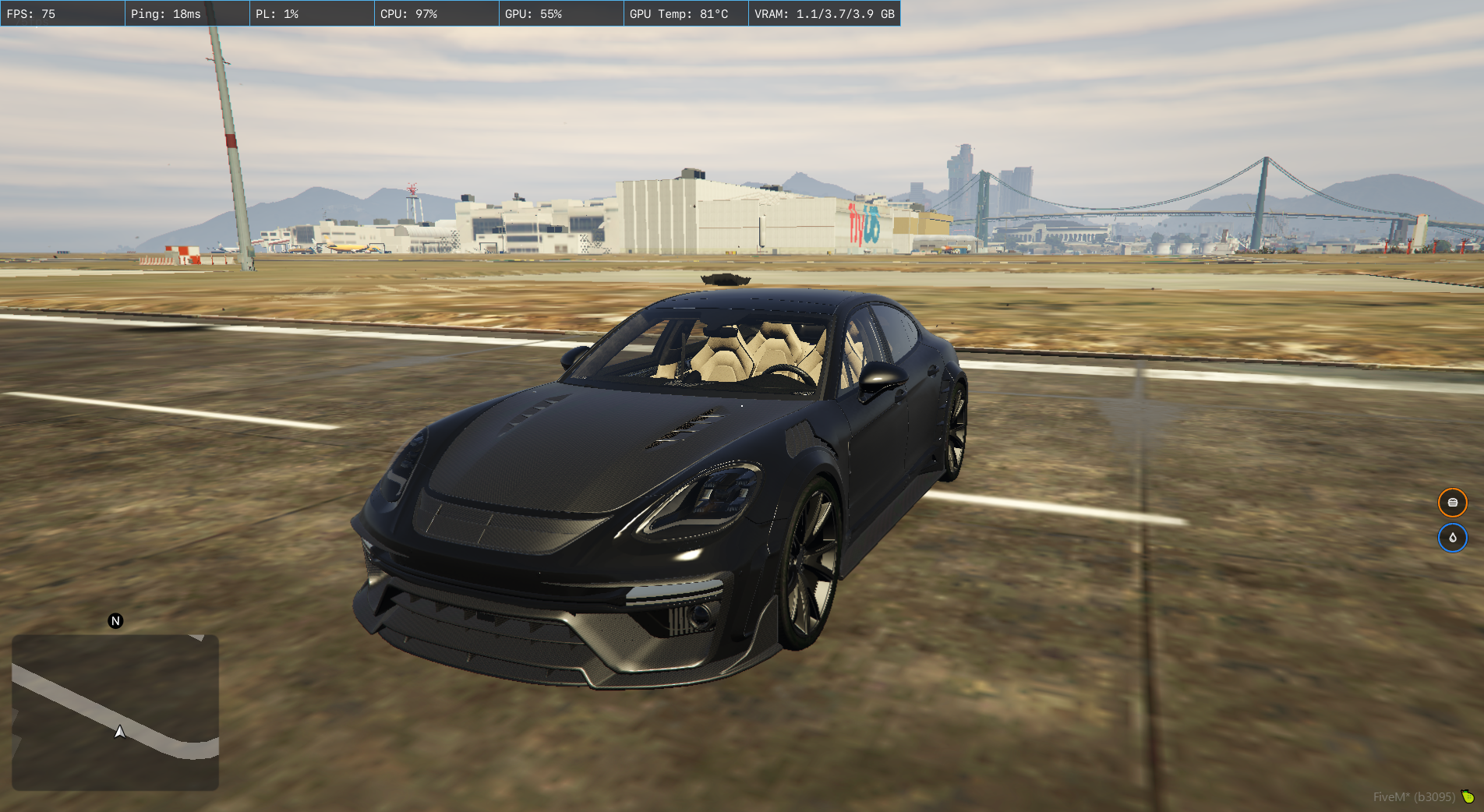Click the player arrow on the minimap

coord(119,732)
